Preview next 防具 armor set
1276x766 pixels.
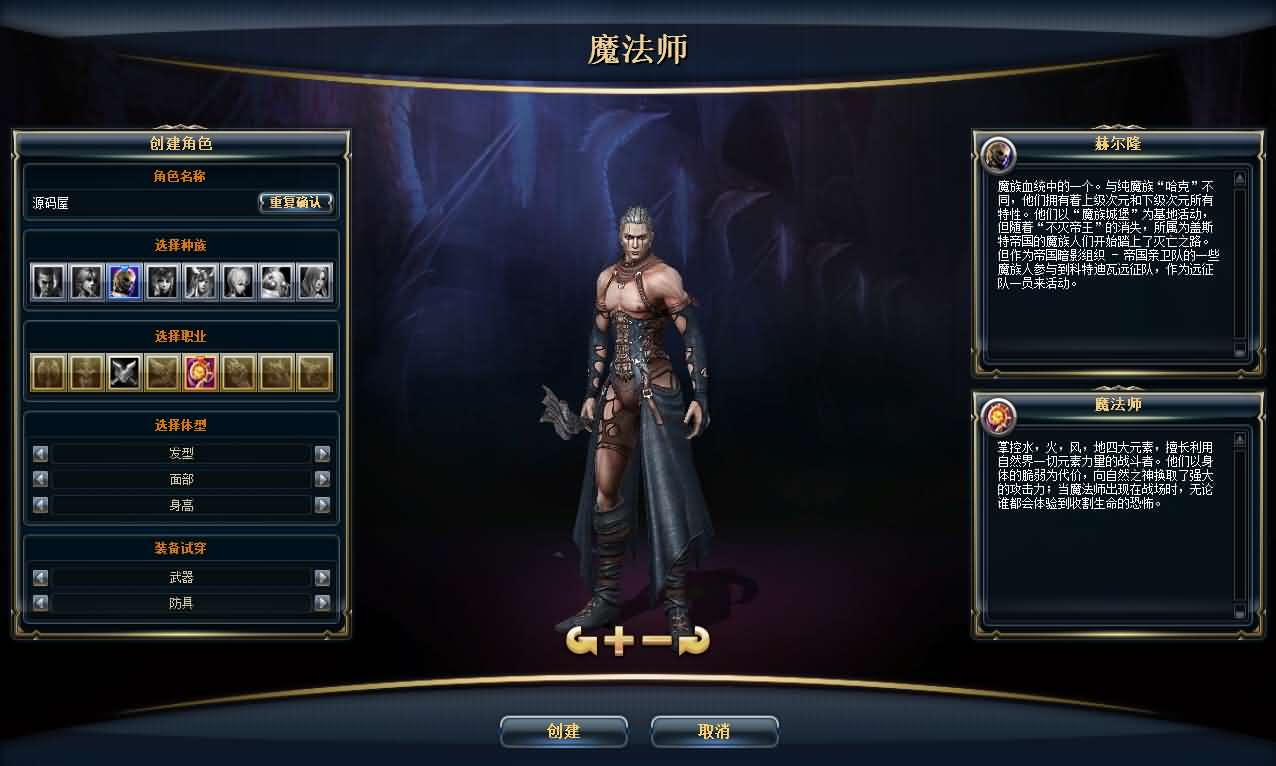point(322,603)
